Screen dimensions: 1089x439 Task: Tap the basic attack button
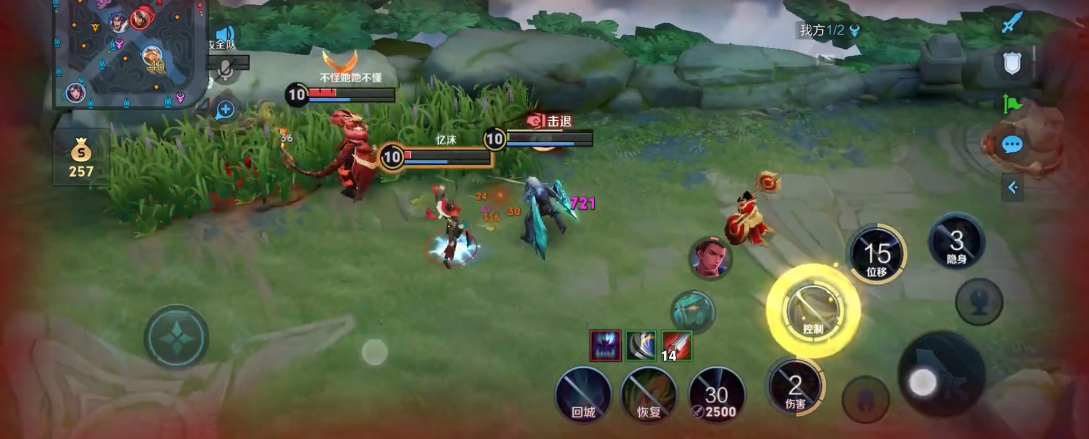point(941,374)
